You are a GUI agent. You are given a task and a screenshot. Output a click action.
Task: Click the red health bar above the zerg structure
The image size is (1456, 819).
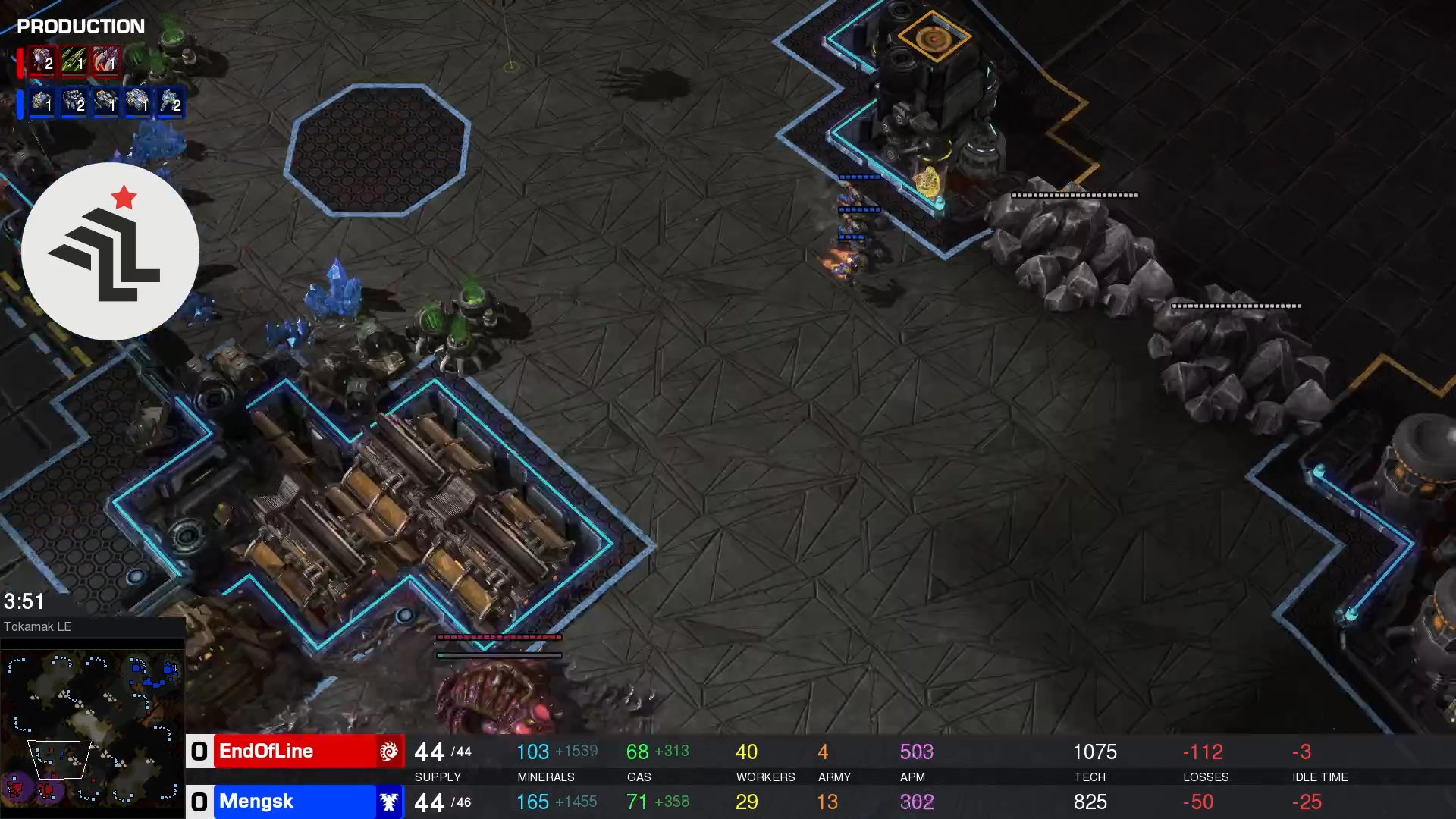point(497,637)
